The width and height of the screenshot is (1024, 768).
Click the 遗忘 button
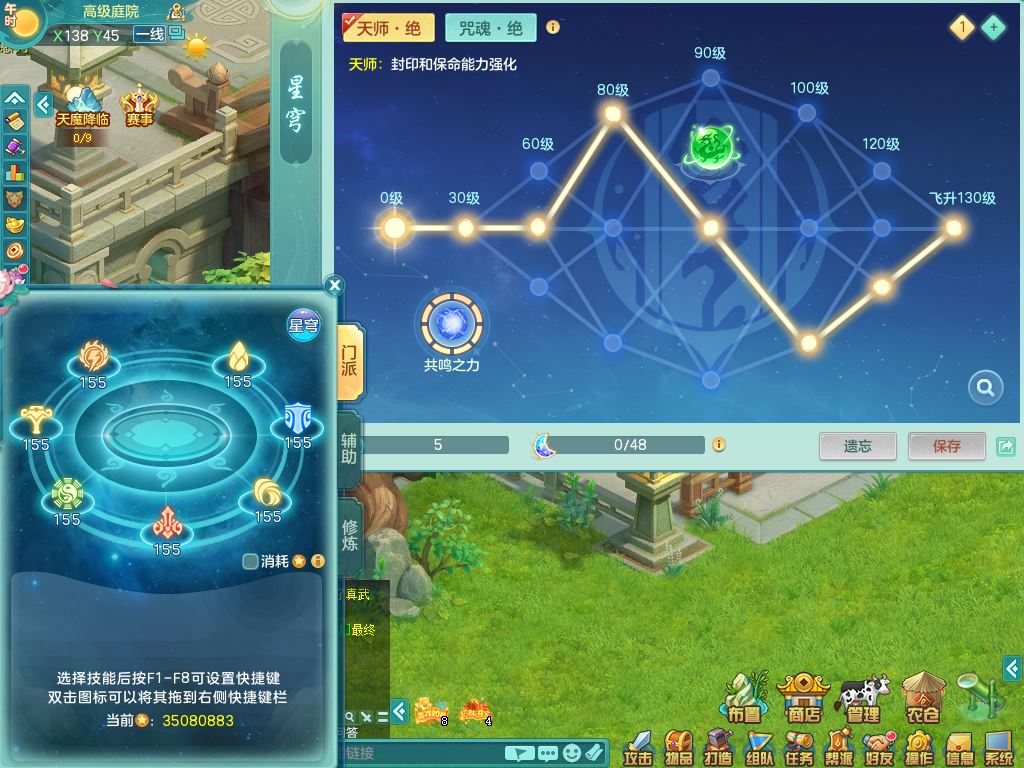(x=857, y=446)
